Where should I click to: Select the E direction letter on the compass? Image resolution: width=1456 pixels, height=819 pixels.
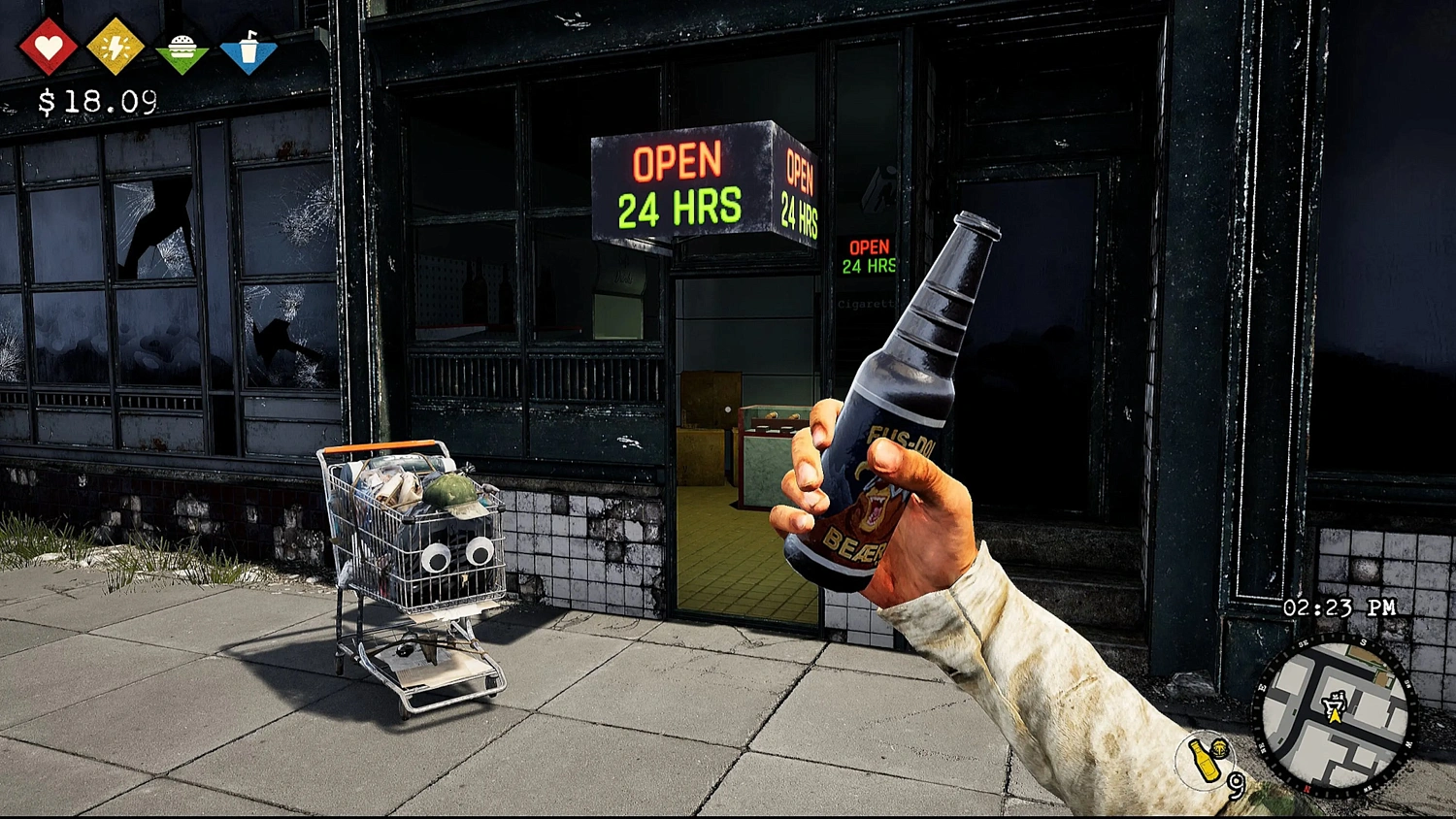(1261, 687)
